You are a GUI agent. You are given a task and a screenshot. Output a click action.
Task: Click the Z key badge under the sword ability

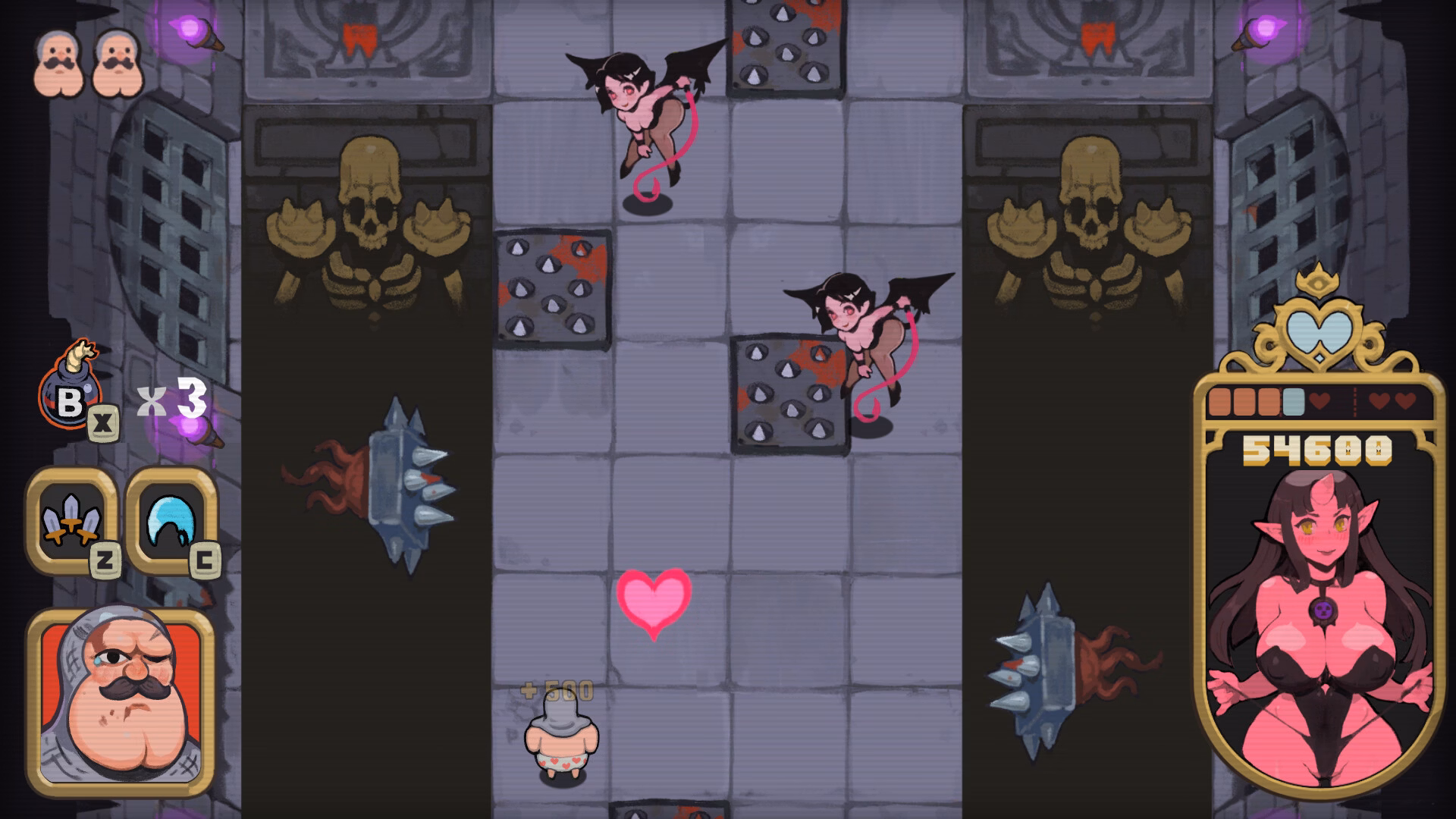point(105,560)
